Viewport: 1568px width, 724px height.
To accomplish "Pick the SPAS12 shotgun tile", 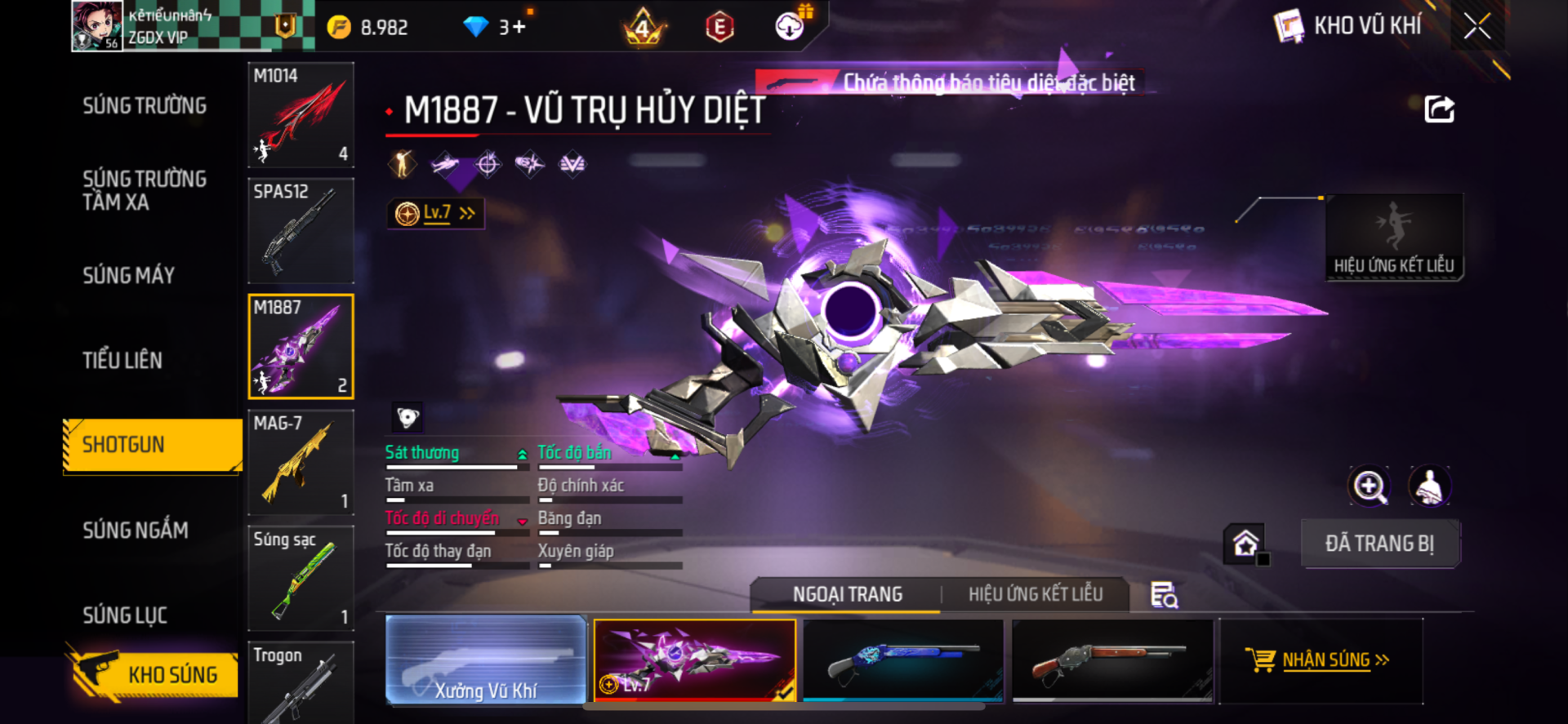I will [x=301, y=231].
